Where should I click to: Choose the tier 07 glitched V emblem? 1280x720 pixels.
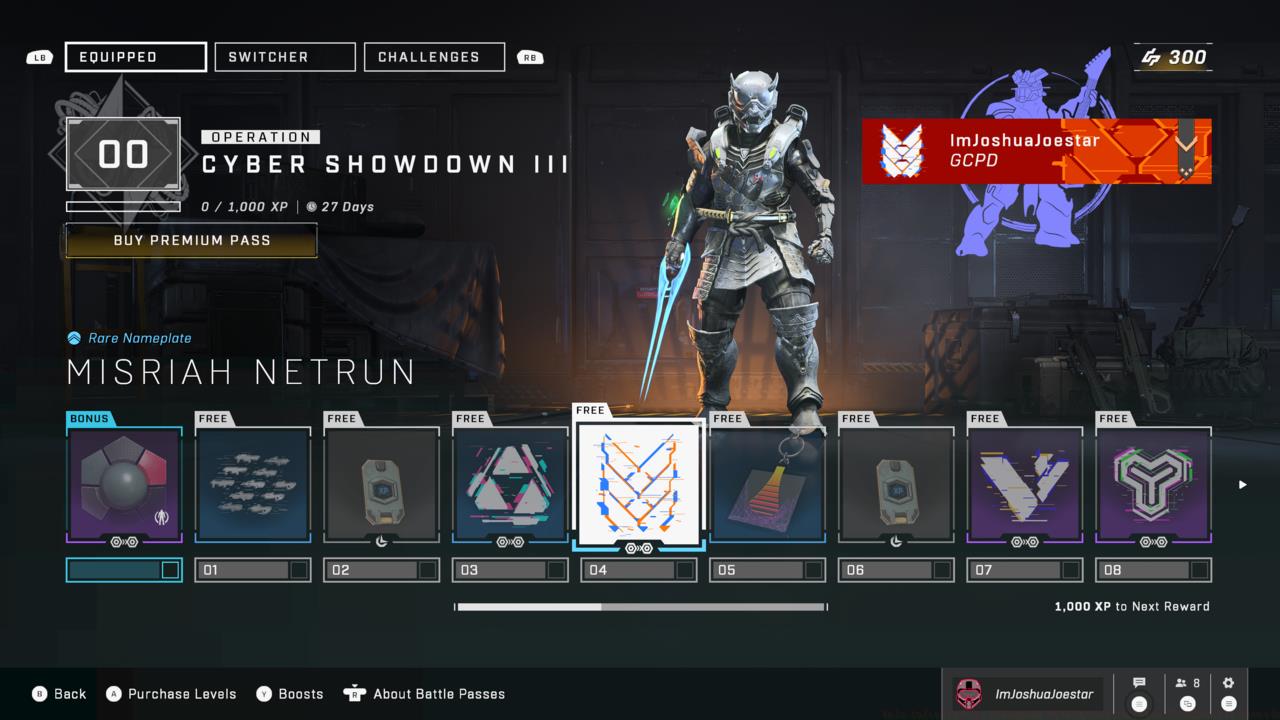pyautogui.click(x=1025, y=485)
